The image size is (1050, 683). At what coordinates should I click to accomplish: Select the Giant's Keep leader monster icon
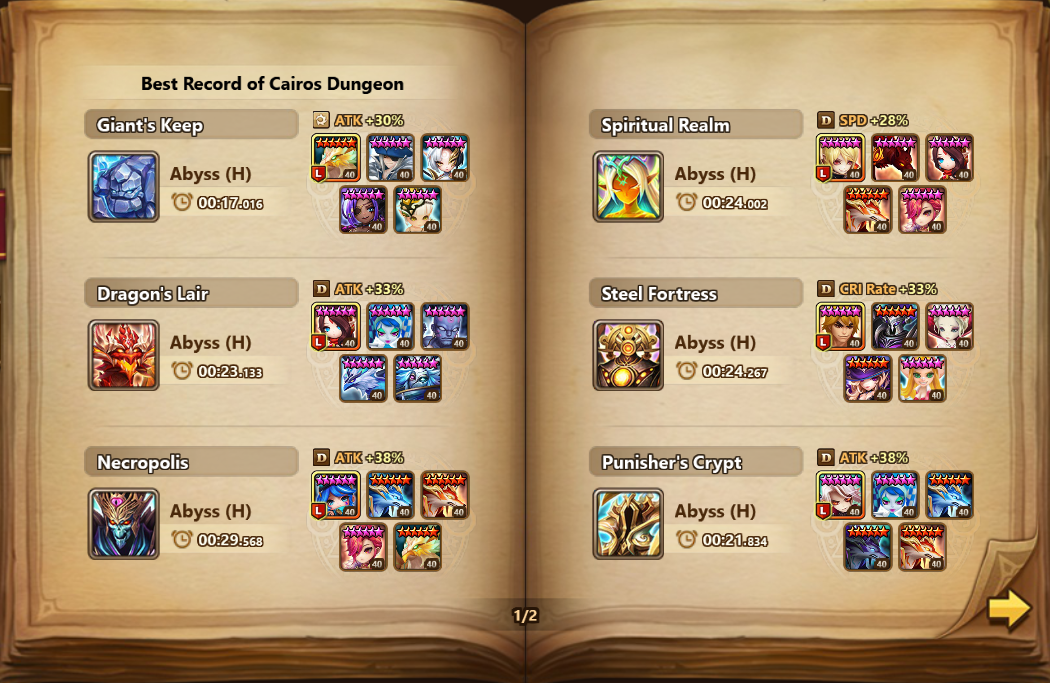pos(336,158)
